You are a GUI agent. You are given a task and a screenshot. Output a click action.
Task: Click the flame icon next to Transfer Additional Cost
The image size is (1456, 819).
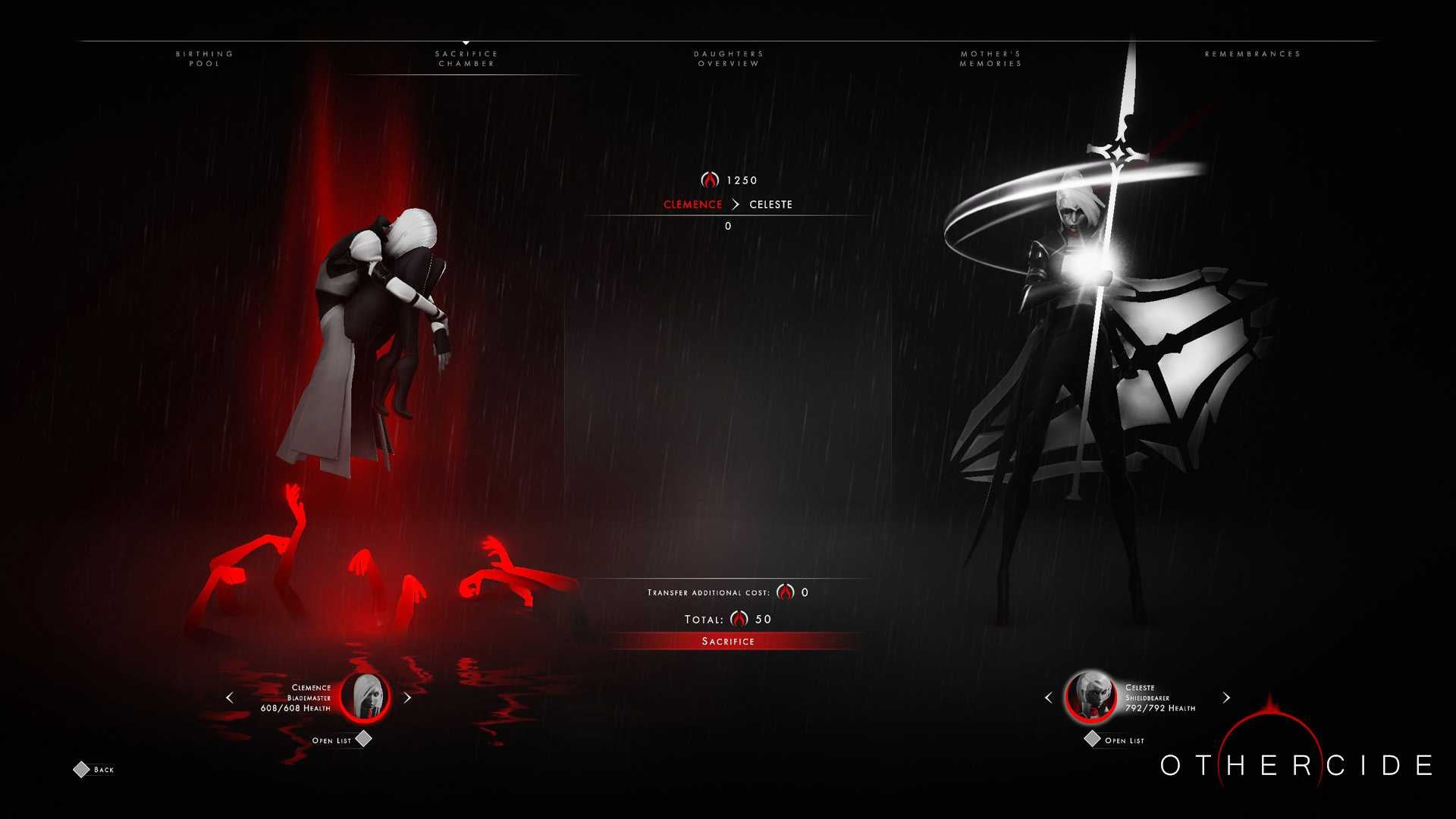(x=787, y=591)
